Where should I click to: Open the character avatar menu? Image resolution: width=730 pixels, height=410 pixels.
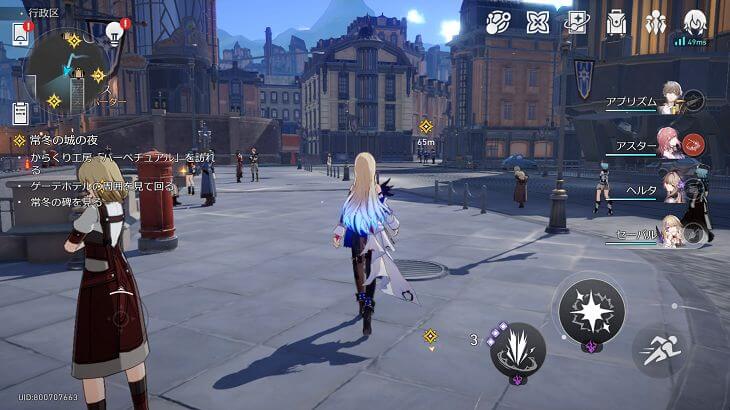694,21
